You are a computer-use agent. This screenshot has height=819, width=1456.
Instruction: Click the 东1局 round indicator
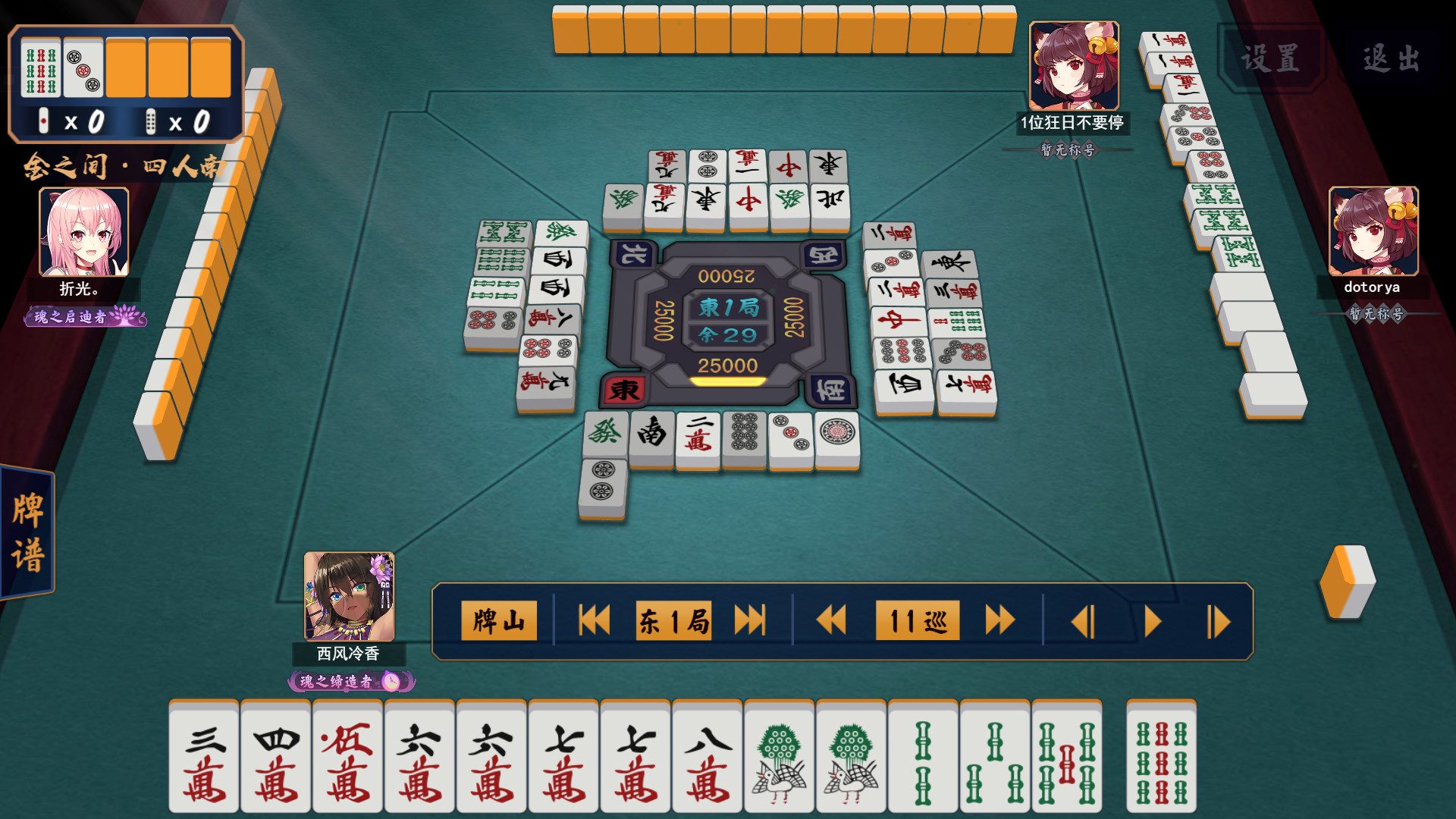[x=673, y=620]
